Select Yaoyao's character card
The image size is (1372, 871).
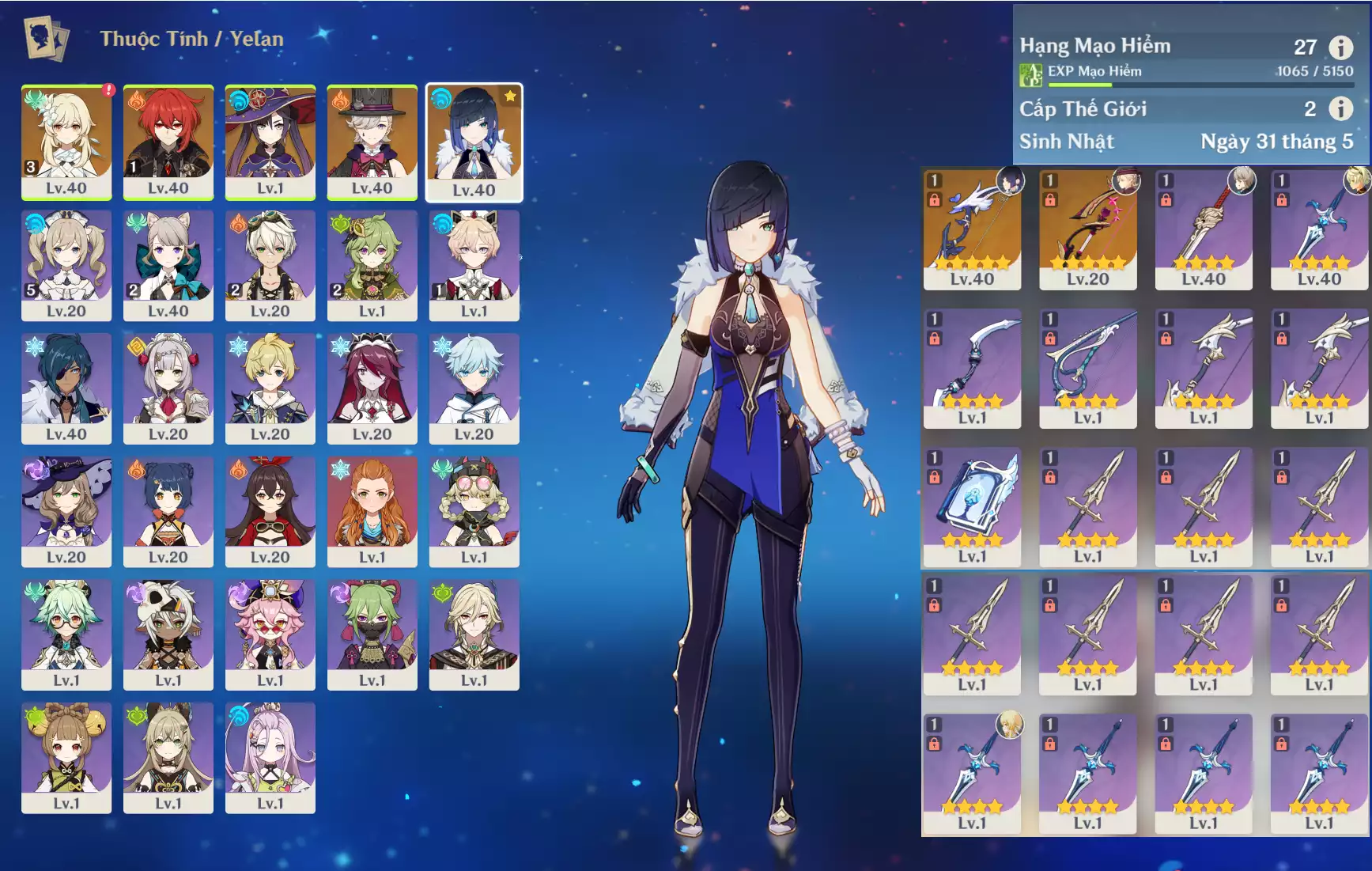[66, 757]
